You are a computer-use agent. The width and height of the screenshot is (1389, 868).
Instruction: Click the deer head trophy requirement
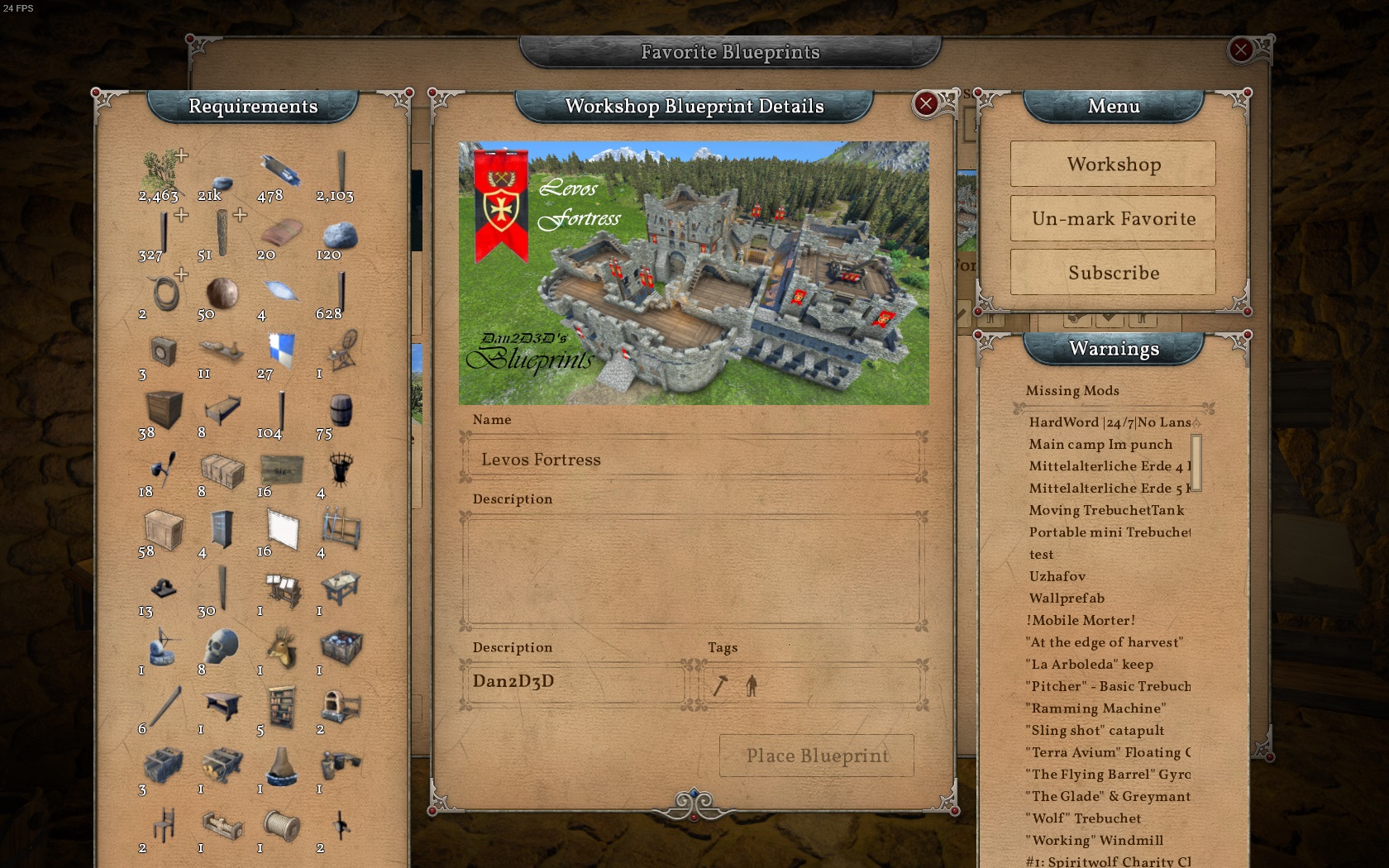[x=282, y=647]
